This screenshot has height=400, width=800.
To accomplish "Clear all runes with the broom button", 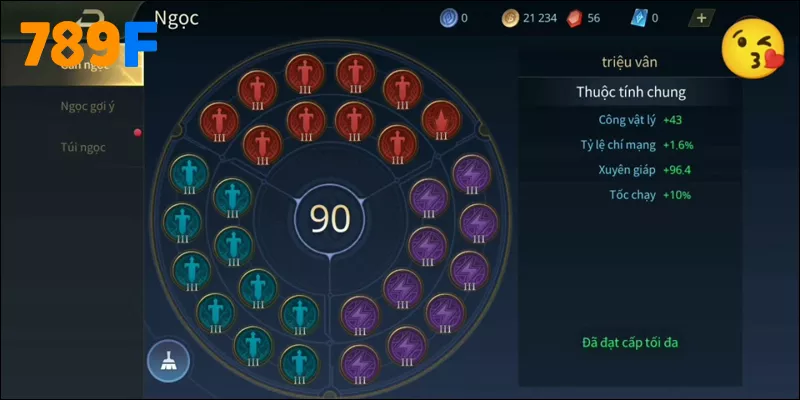I will coord(167,361).
